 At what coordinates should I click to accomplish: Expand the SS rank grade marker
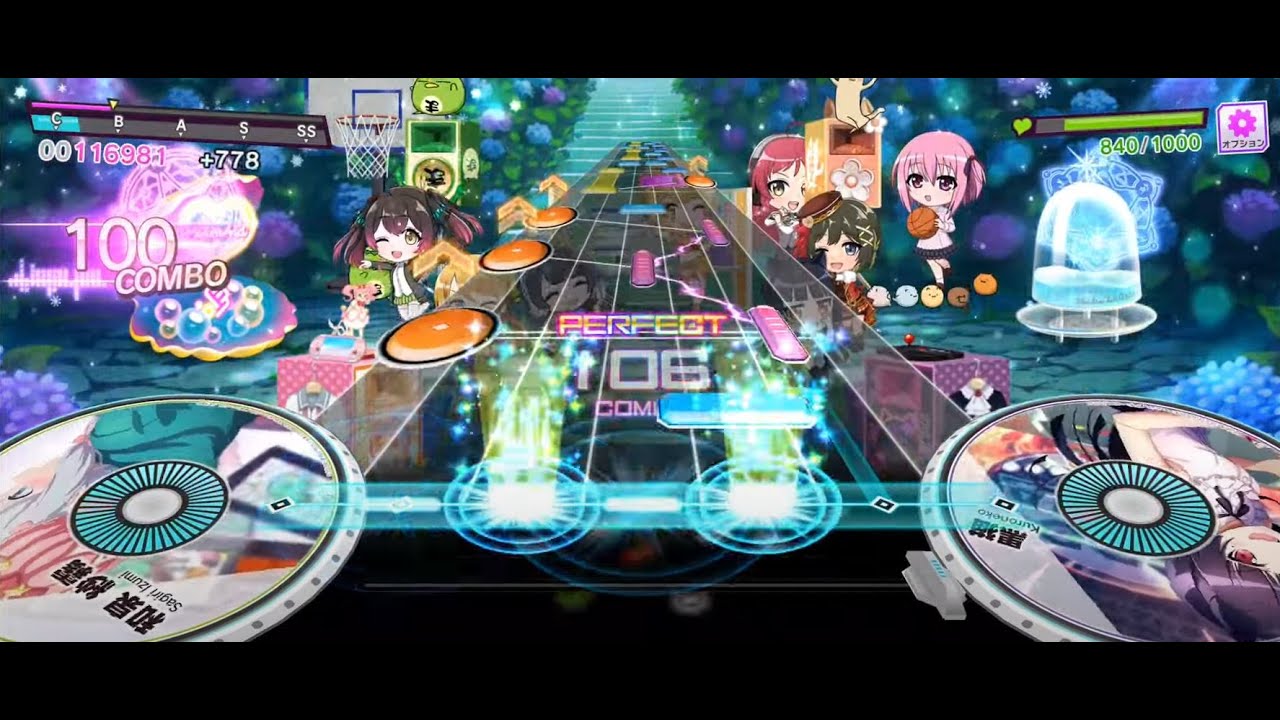(x=308, y=130)
